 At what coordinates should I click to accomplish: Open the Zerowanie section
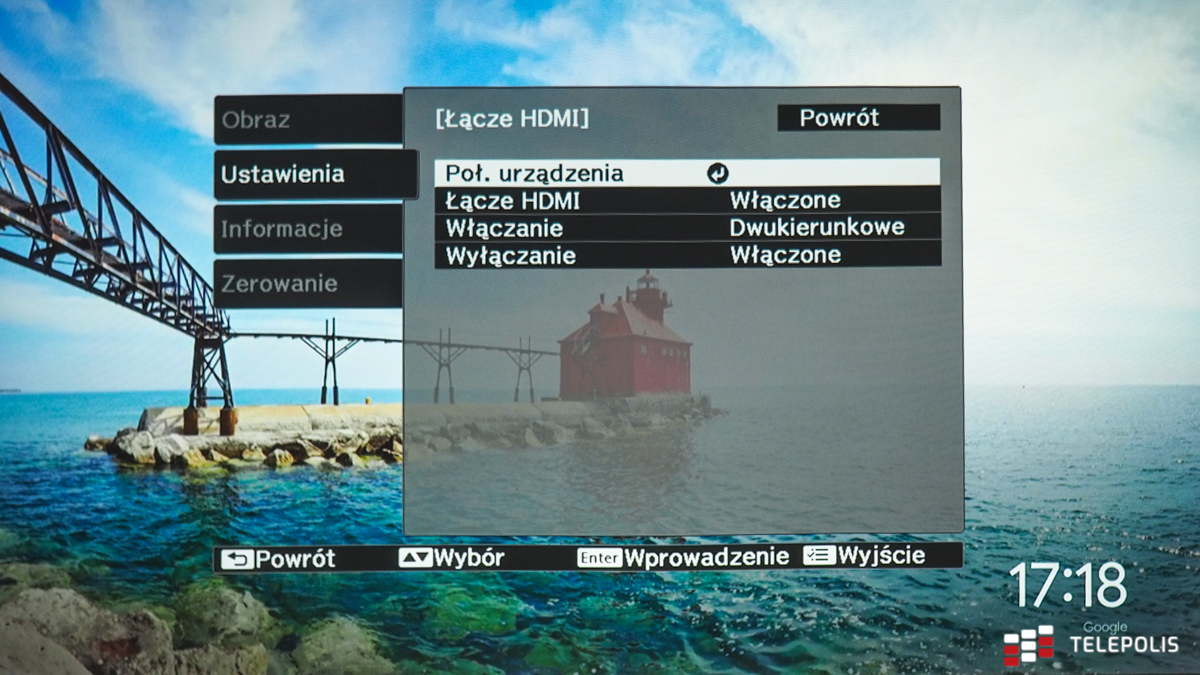pyautogui.click(x=307, y=284)
